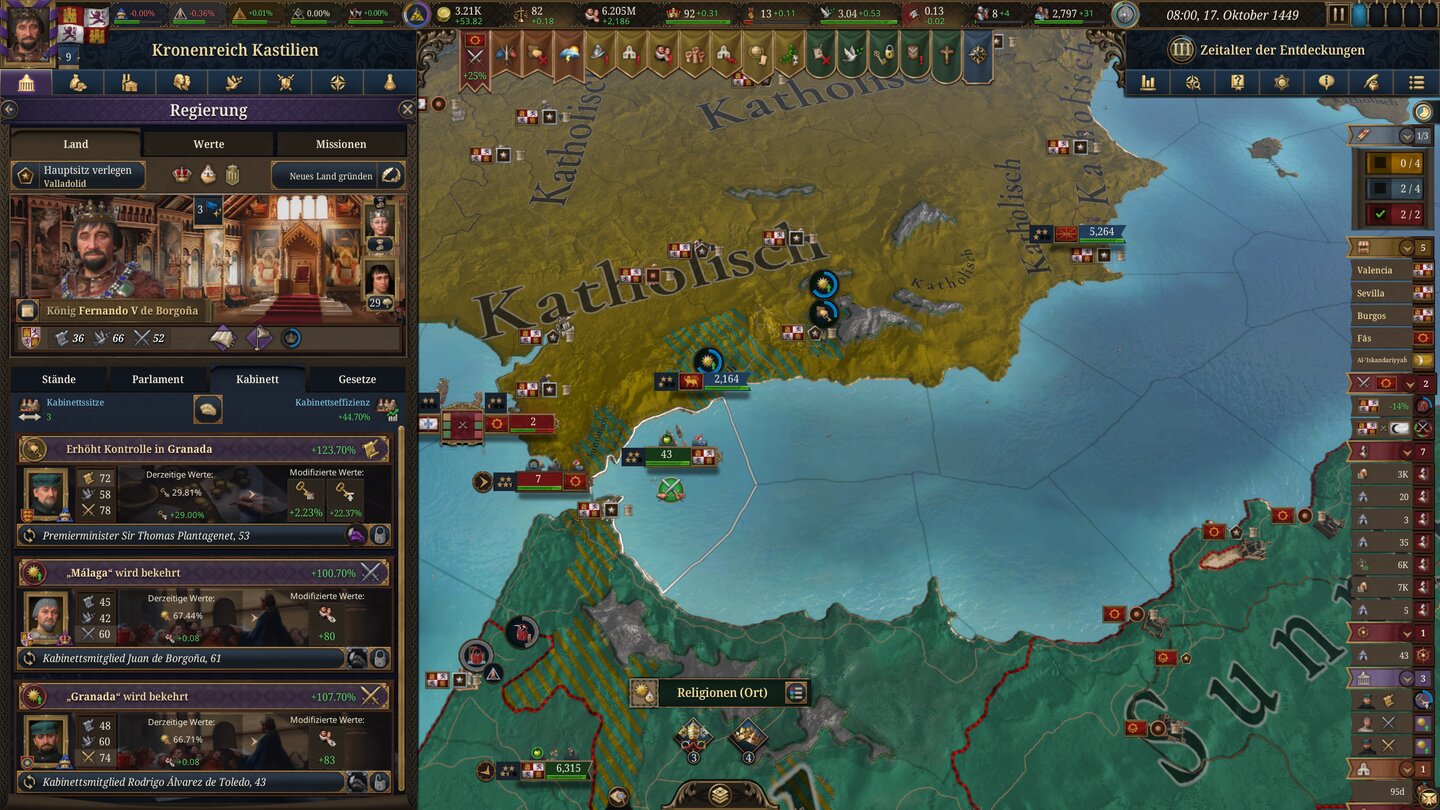Open the Parlament tab
This screenshot has height=810, width=1440.
[156, 379]
